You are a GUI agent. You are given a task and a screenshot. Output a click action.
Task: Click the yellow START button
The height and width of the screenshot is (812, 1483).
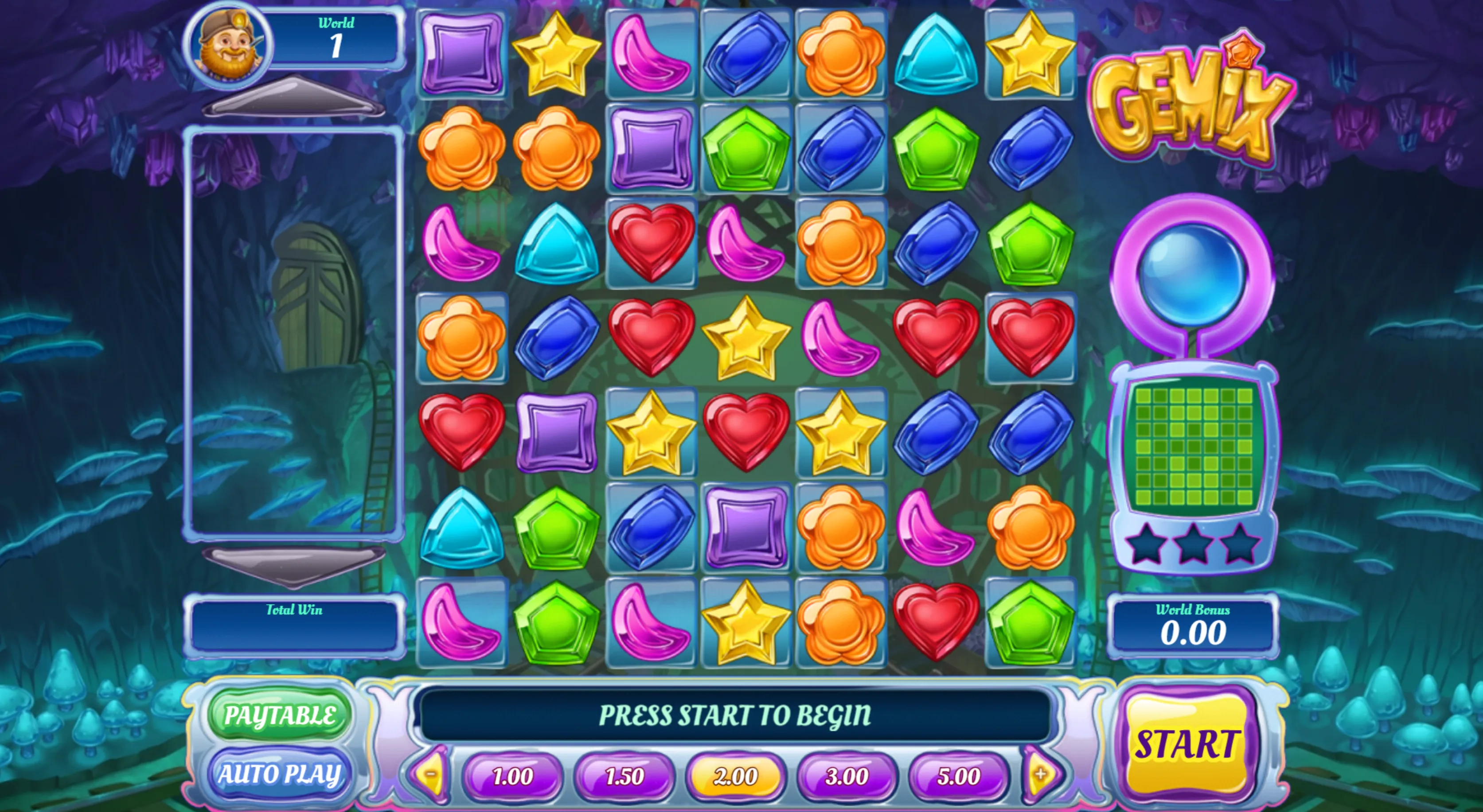1186,744
